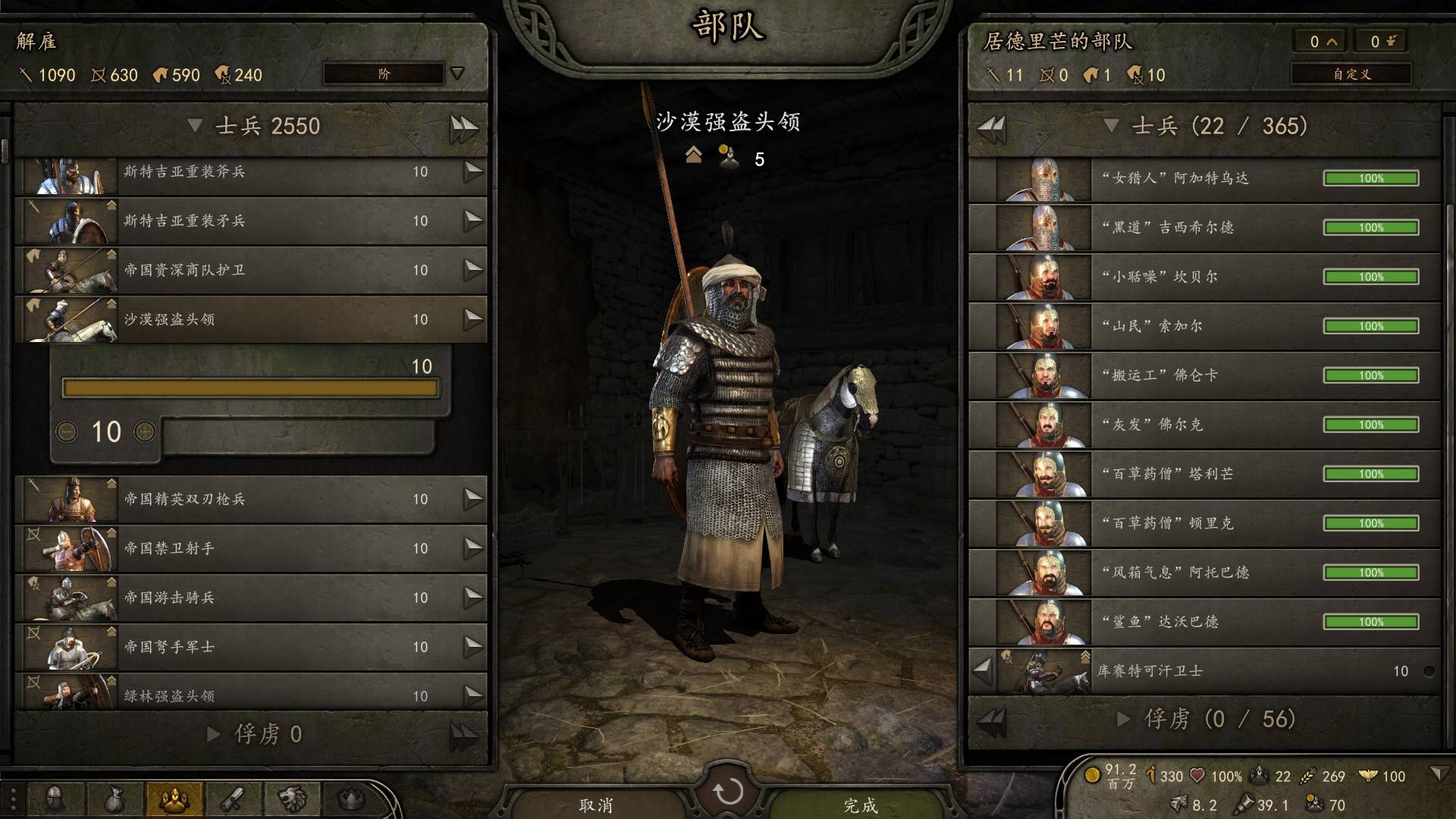Collapse the left 士兵 2550 section header
Screen dimensions: 1456x819
(x=195, y=126)
